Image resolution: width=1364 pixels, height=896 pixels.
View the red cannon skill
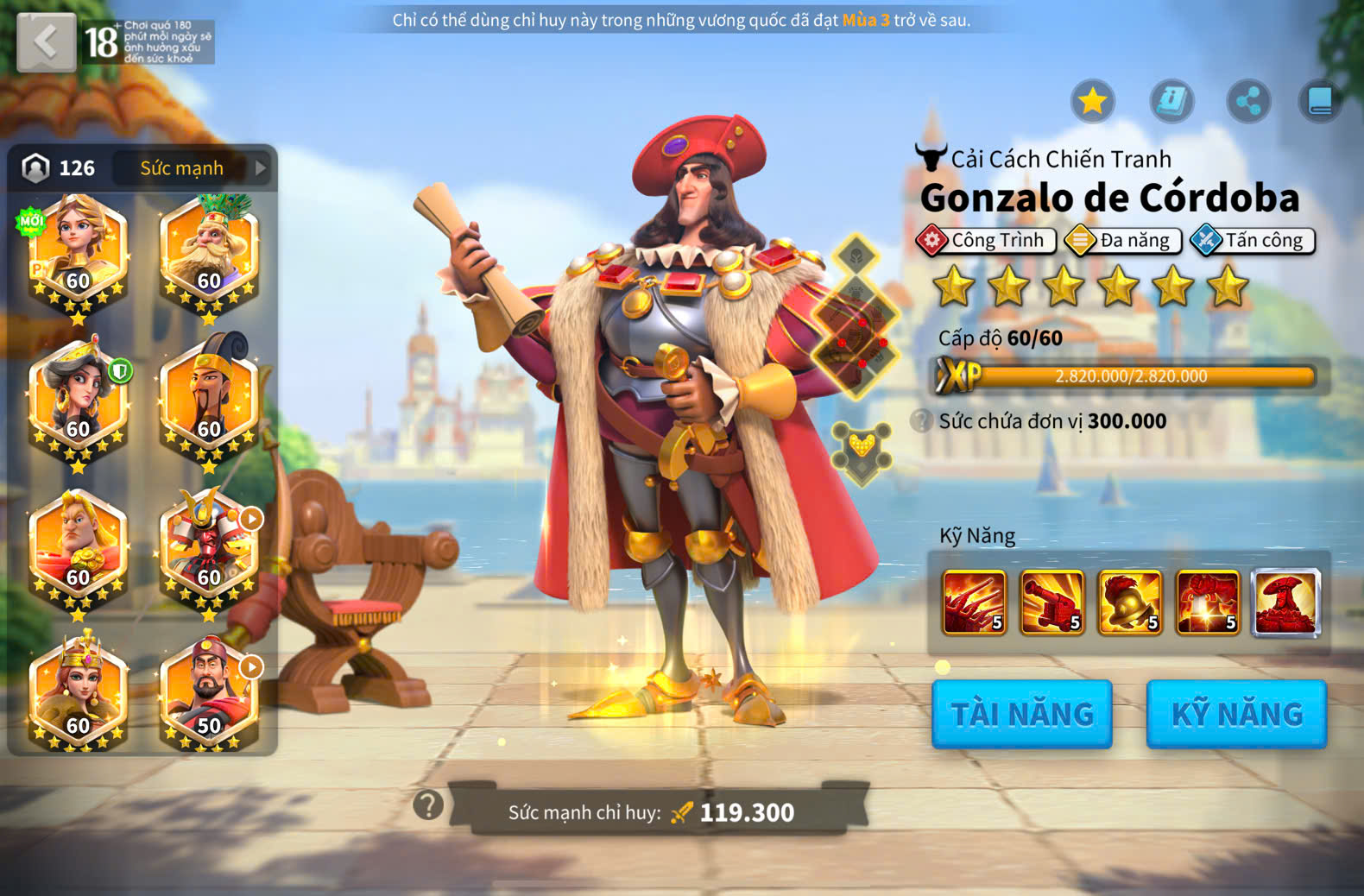click(1051, 602)
